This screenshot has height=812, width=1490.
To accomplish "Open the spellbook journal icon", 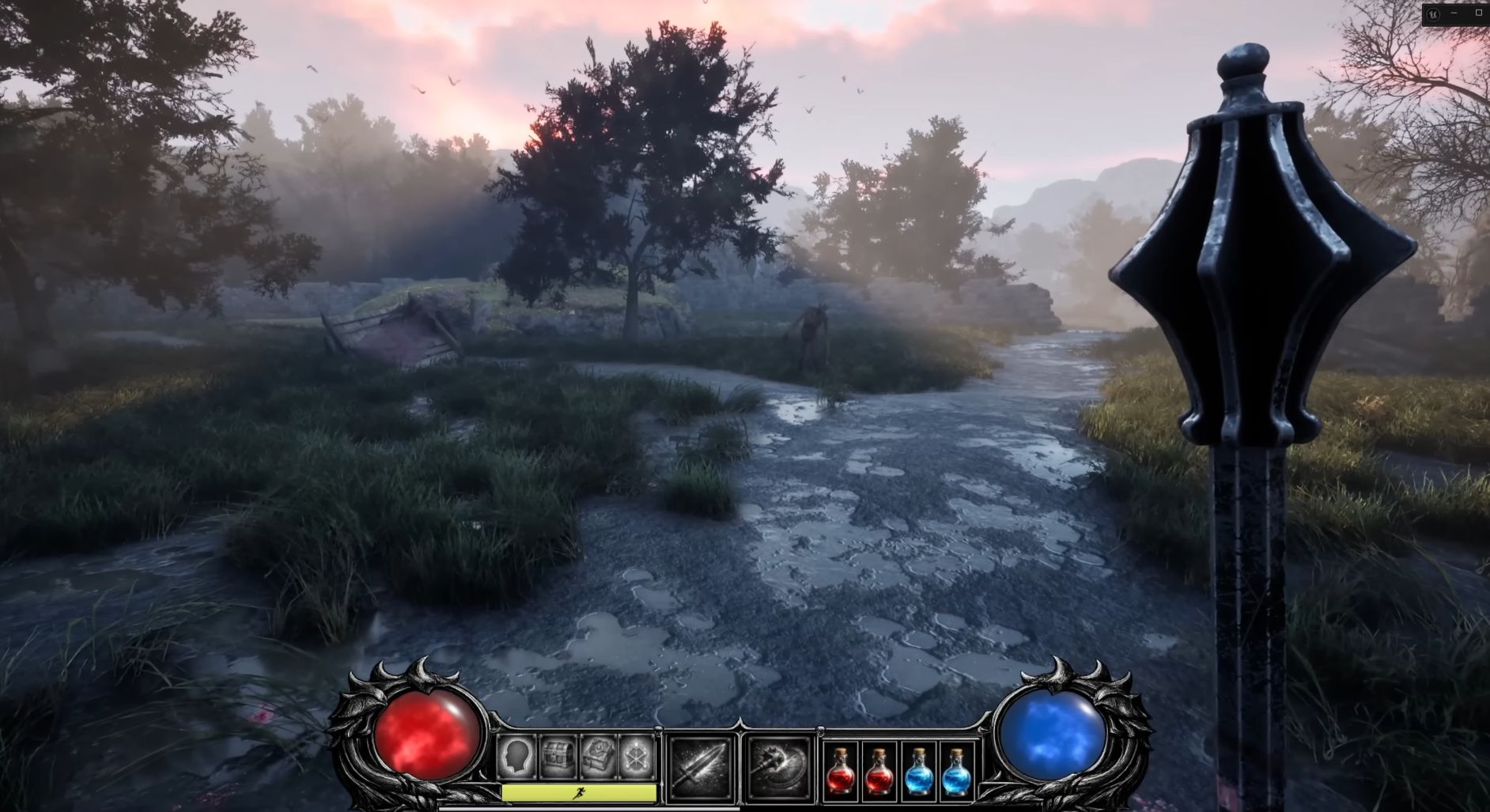I will (x=598, y=757).
